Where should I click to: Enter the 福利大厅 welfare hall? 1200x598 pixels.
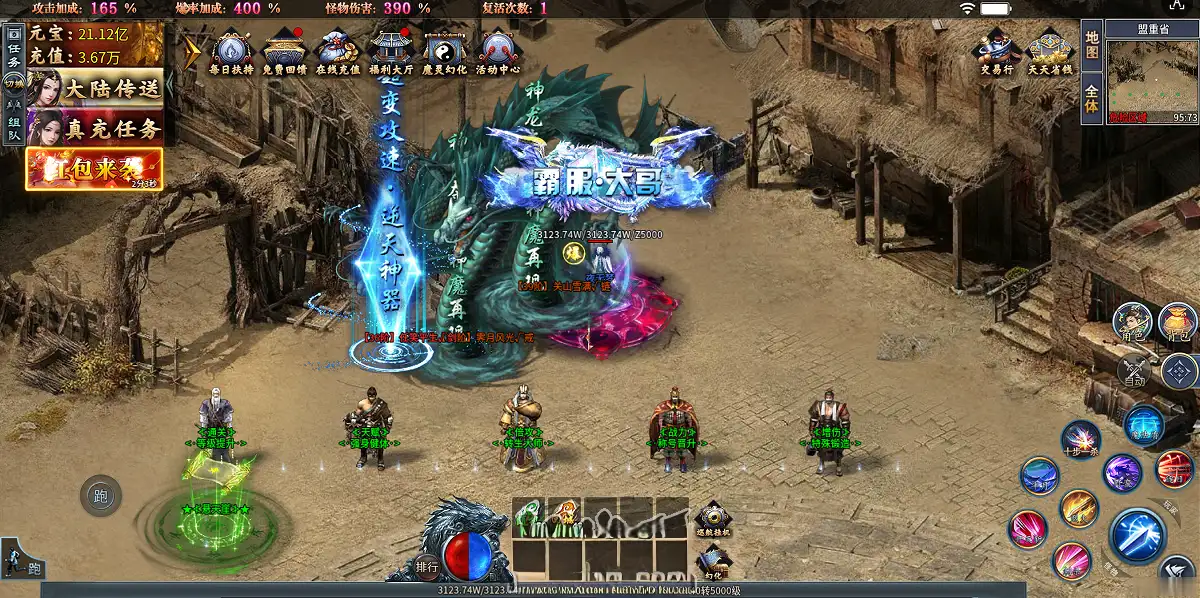point(391,51)
